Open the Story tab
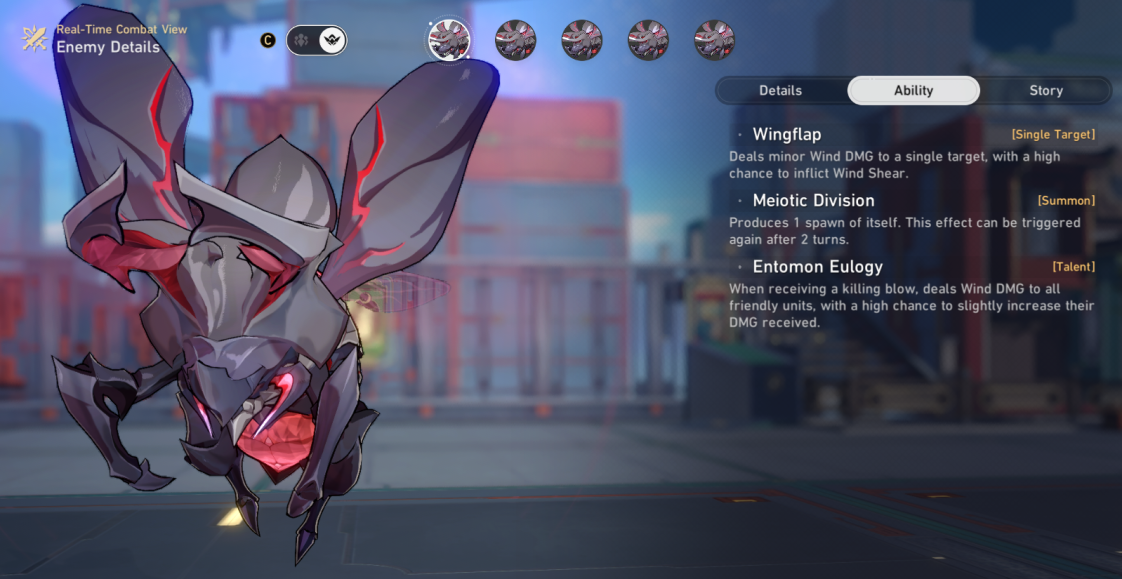The height and width of the screenshot is (579, 1122). point(1045,90)
